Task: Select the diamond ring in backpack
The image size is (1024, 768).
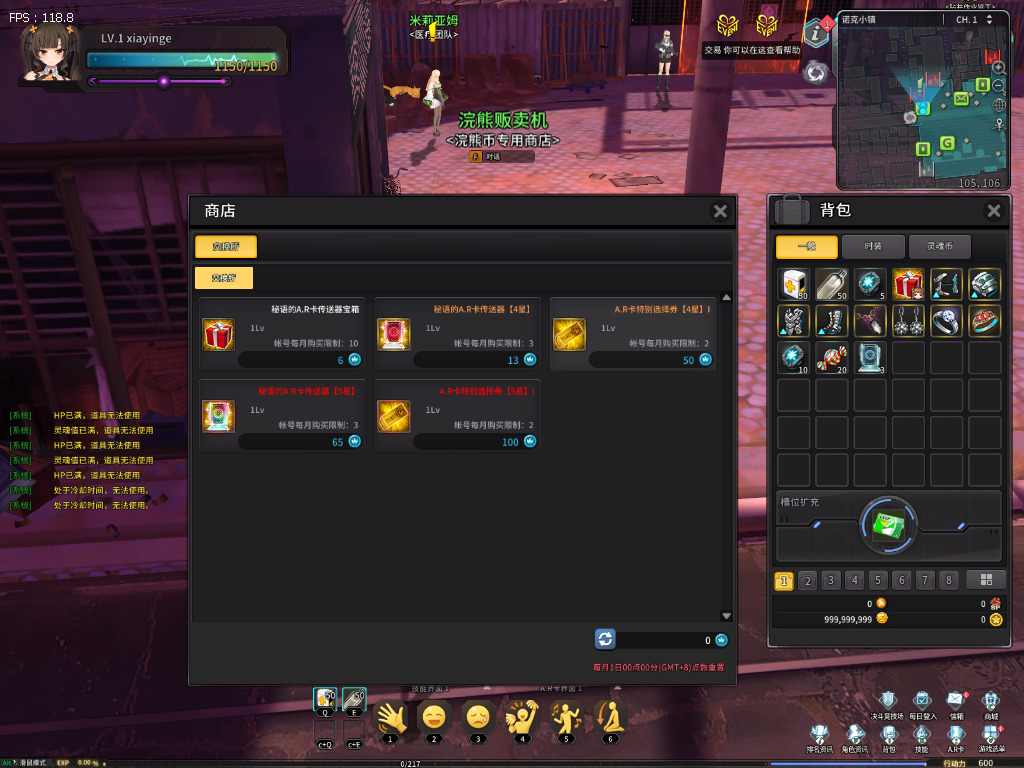Action: pos(946,321)
